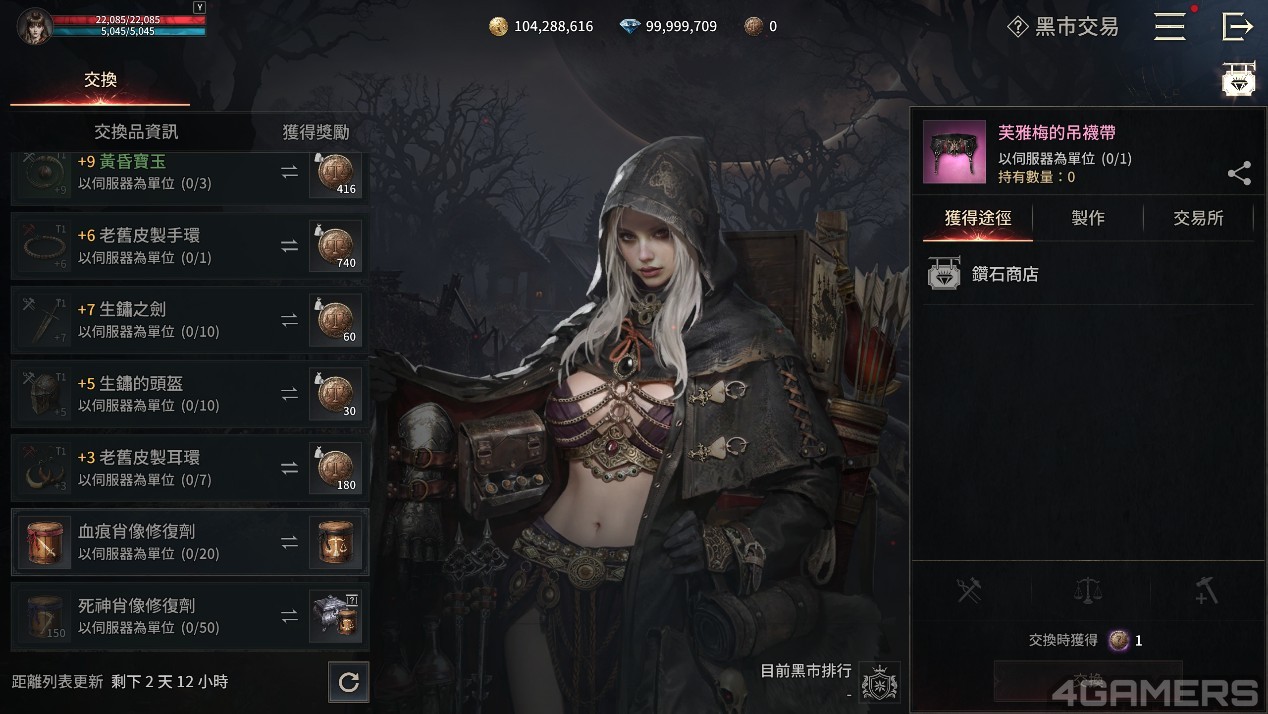
Task: Switch to the 交換 tab
Action: coord(100,80)
